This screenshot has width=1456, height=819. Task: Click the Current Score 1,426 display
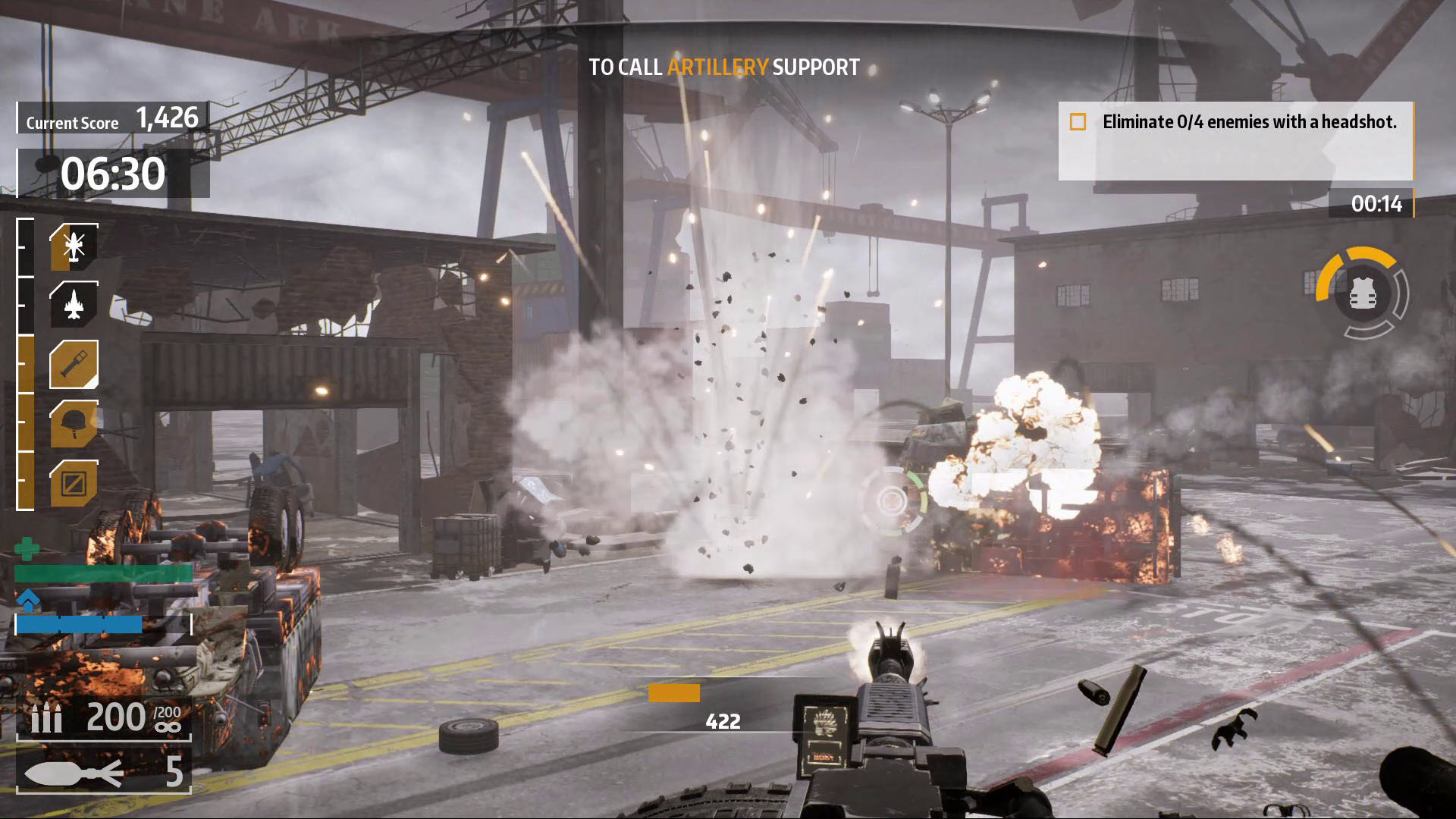(x=106, y=118)
